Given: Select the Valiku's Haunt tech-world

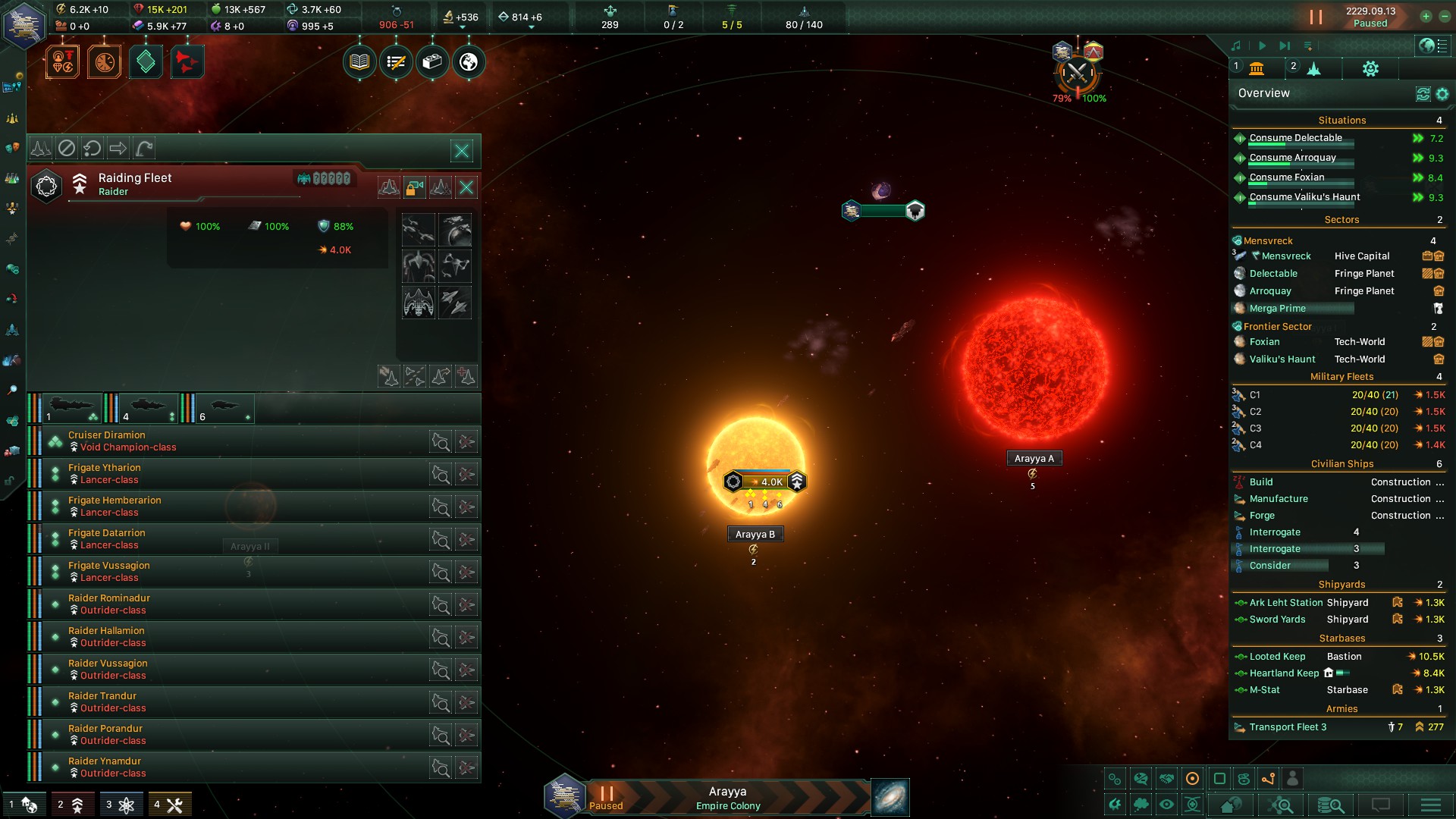Looking at the screenshot, I should [x=1282, y=359].
